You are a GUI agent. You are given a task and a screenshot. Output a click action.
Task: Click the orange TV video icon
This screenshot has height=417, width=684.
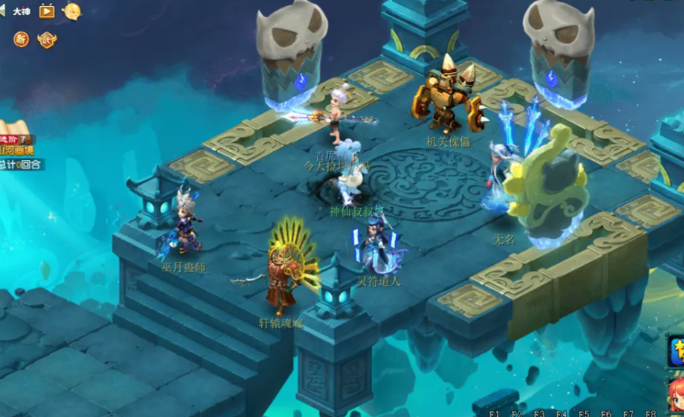(x=46, y=12)
